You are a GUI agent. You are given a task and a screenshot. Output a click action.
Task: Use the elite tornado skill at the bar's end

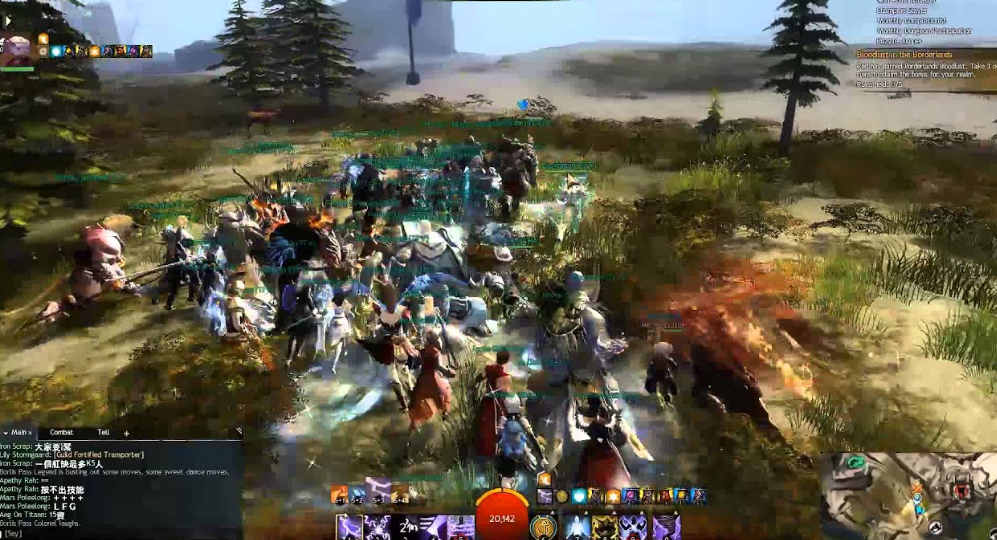point(666,526)
